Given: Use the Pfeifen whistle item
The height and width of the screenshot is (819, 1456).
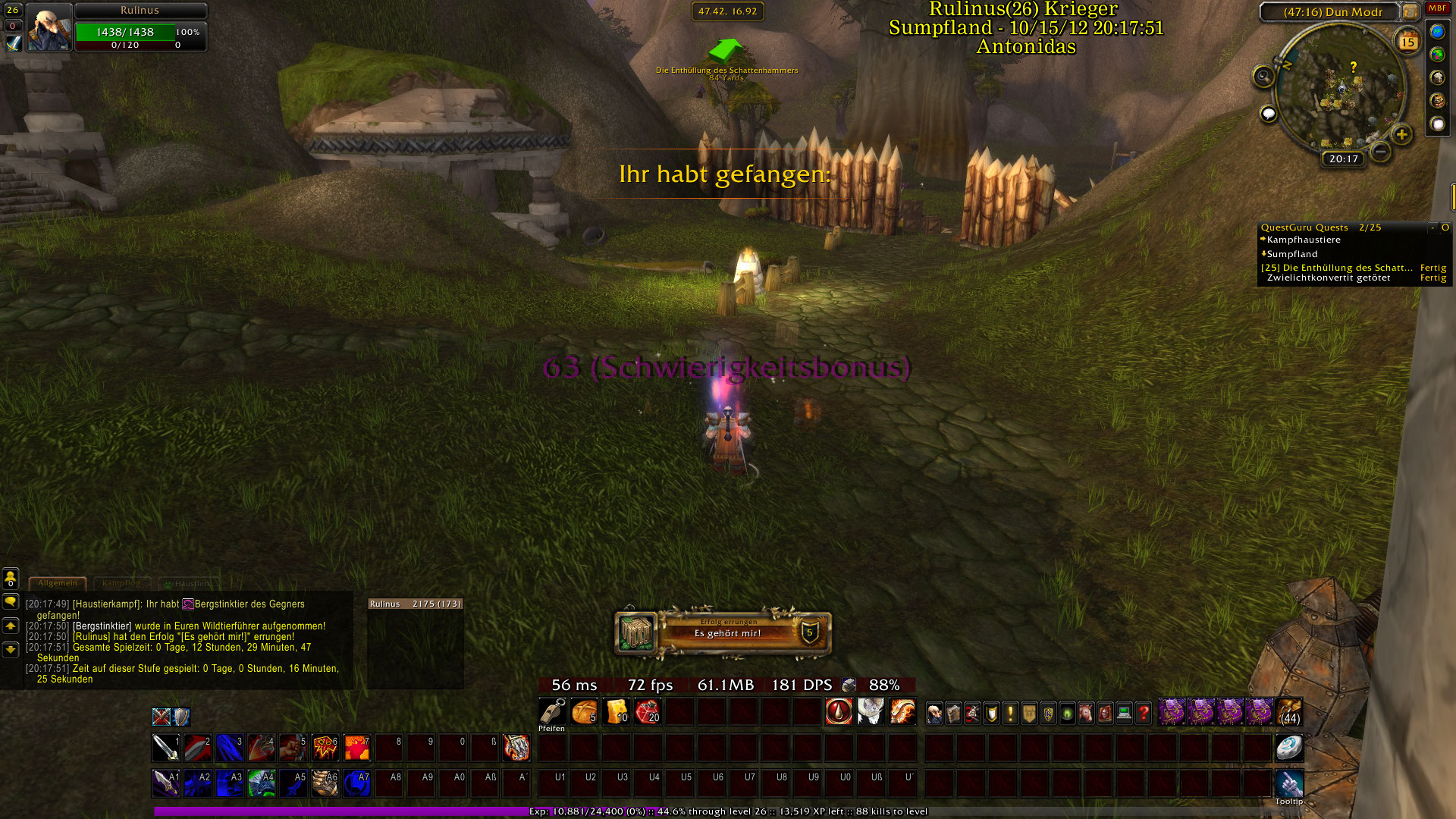Looking at the screenshot, I should tap(552, 712).
